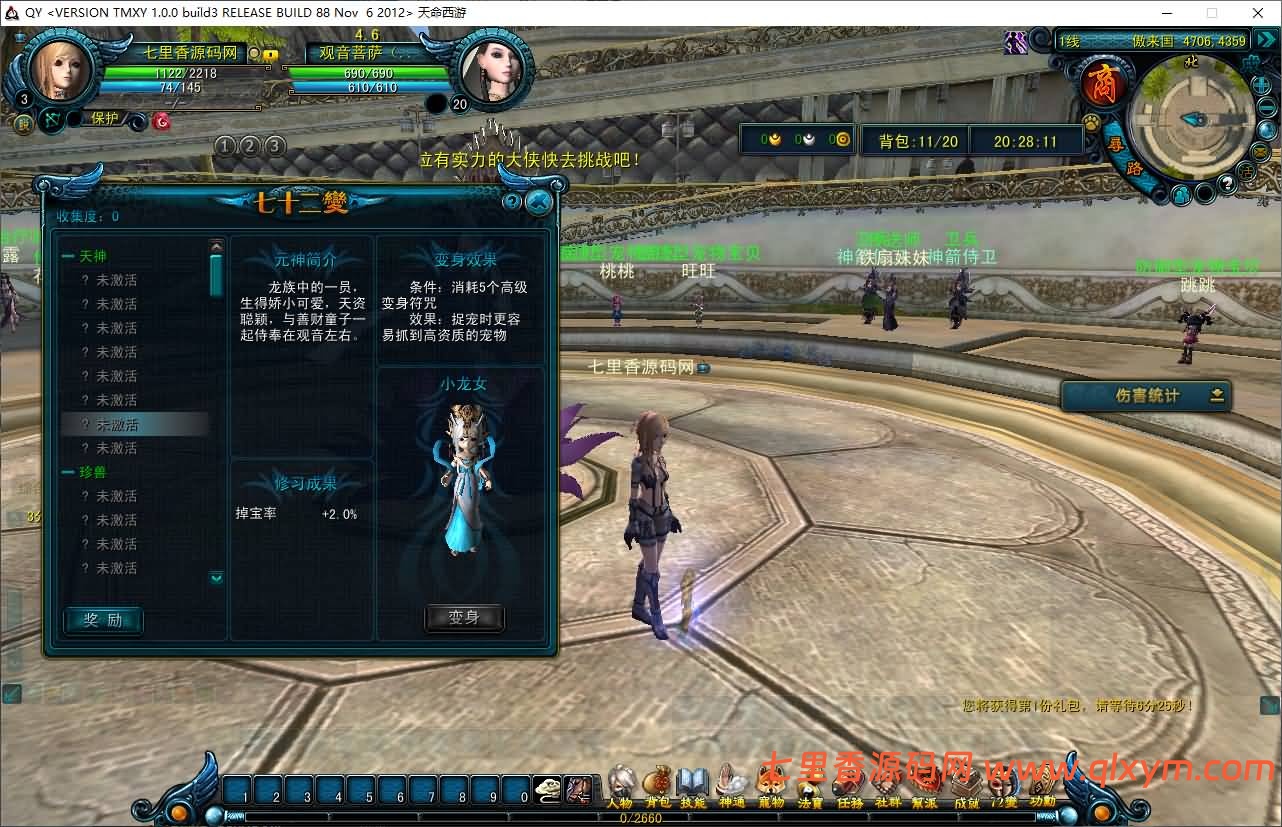Close the game window
The width and height of the screenshot is (1282, 827).
(1258, 13)
